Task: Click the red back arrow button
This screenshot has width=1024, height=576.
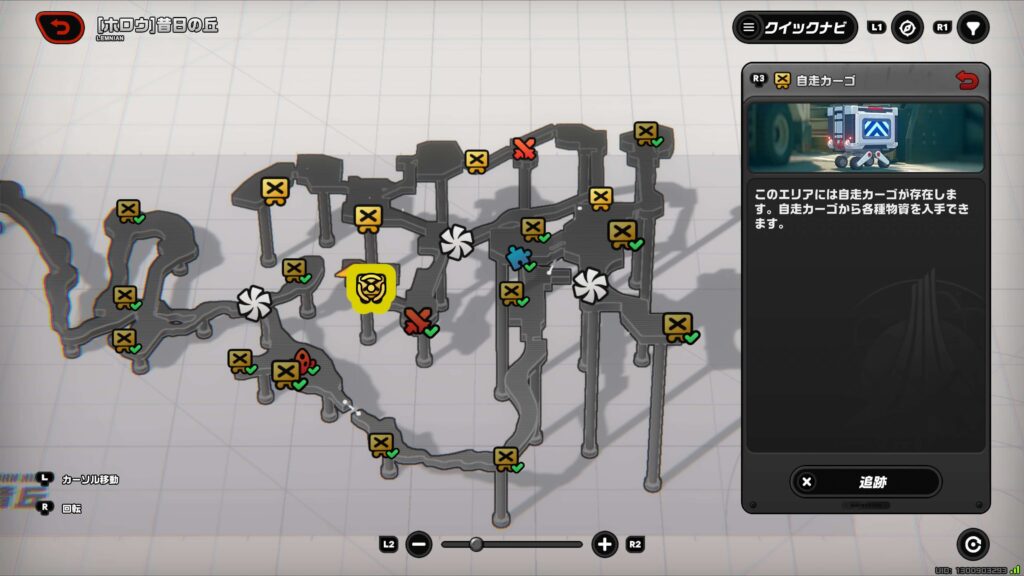Action: pyautogui.click(x=60, y=27)
